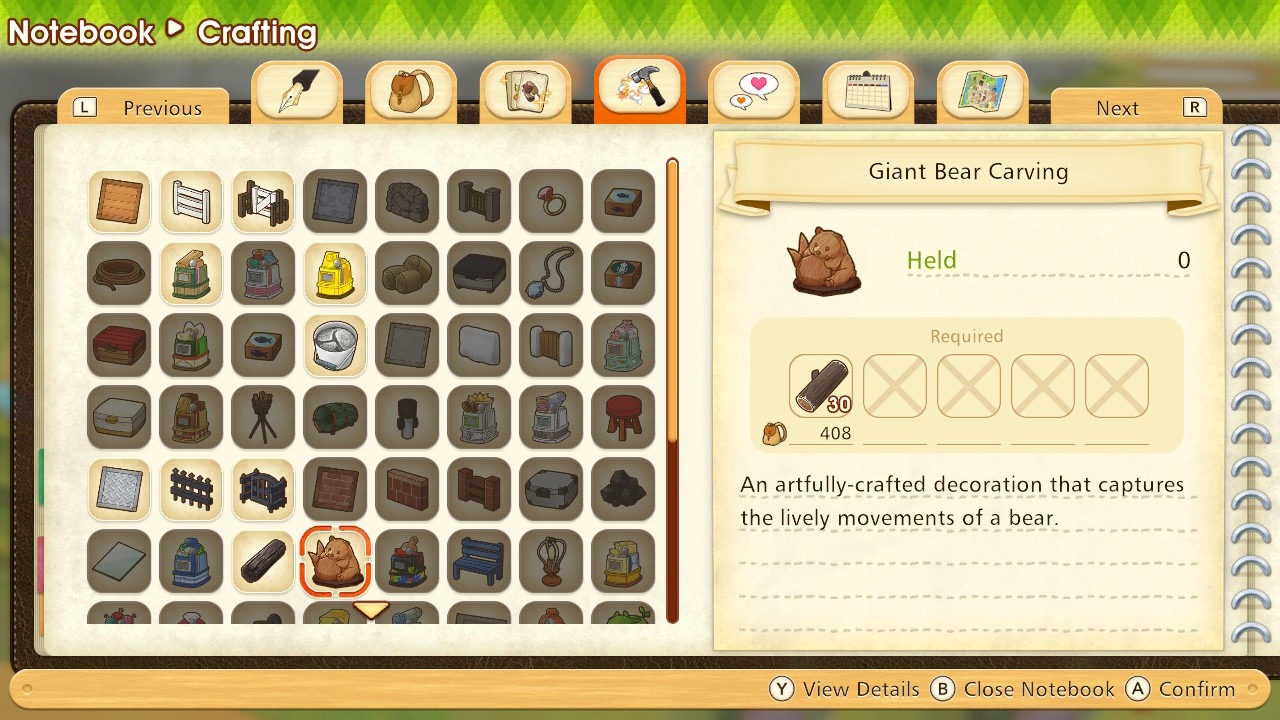Image resolution: width=1280 pixels, height=720 pixels.
Task: Select the Giant Bear Carving recipe
Action: (x=335, y=561)
